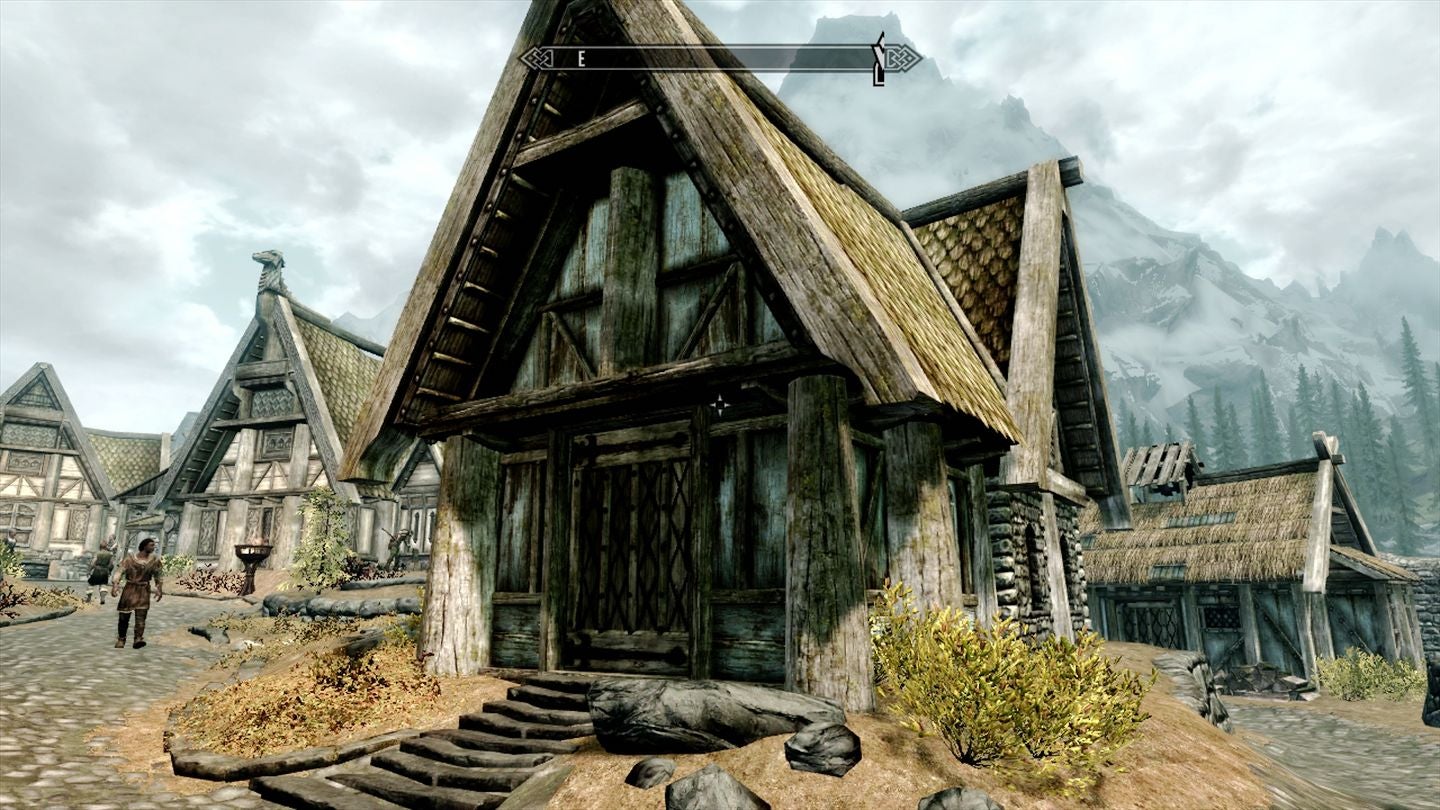This screenshot has width=1440, height=810.
Task: Click the right knotwork end of the compass
Action: [903, 58]
